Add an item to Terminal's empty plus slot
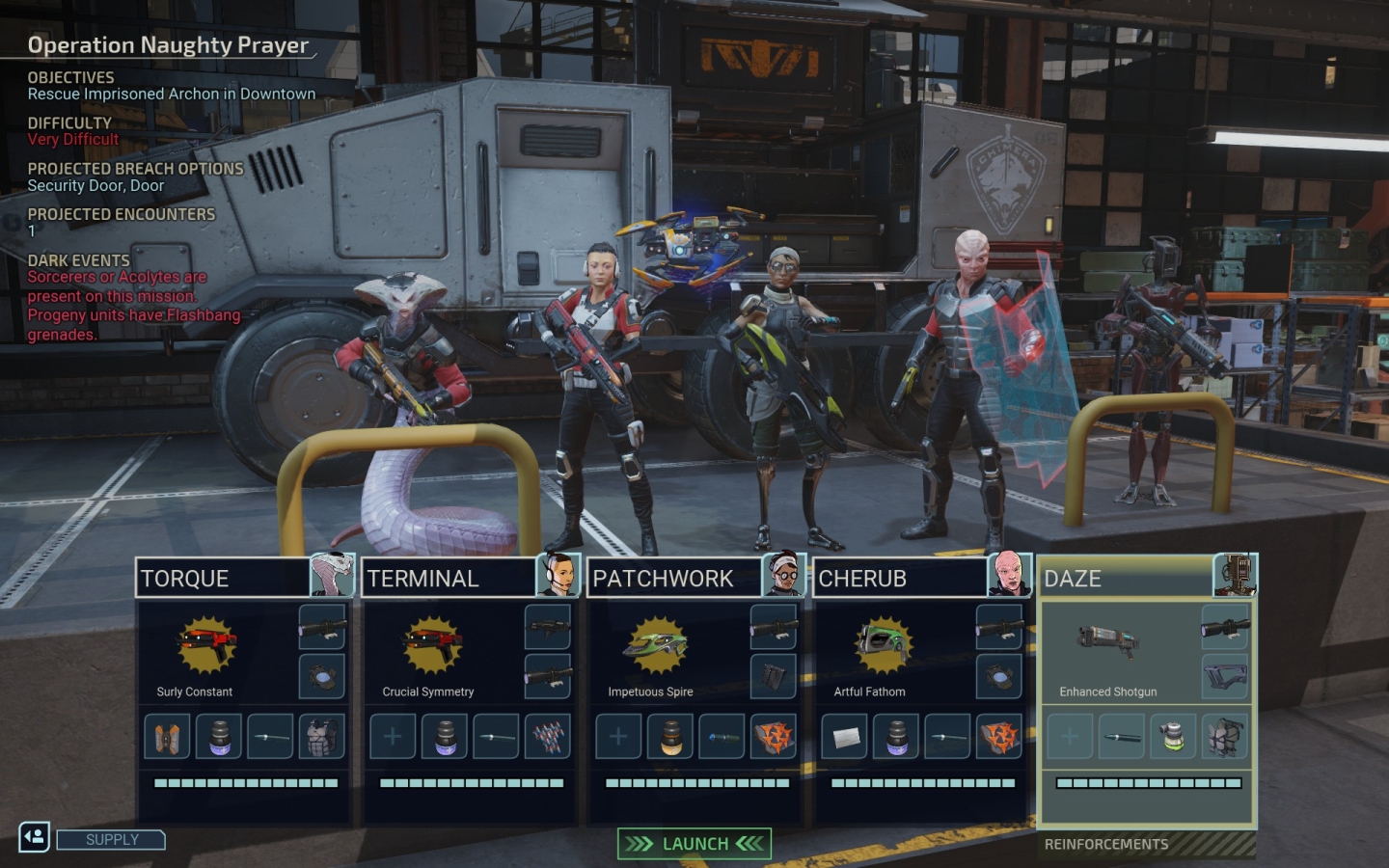Screen dimensions: 1389x868 click(x=393, y=737)
